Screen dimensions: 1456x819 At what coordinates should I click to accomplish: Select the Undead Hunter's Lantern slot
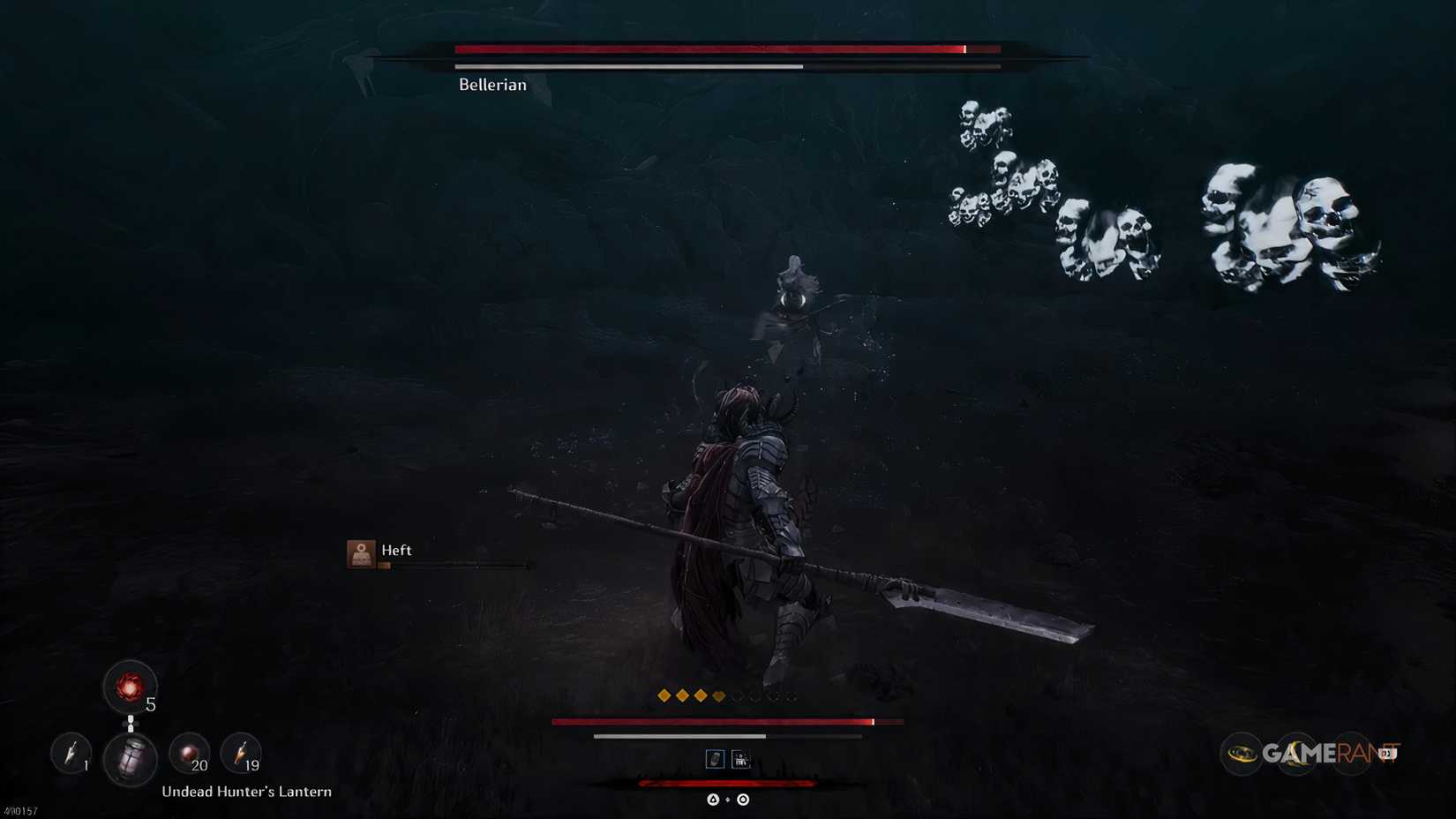coord(131,759)
